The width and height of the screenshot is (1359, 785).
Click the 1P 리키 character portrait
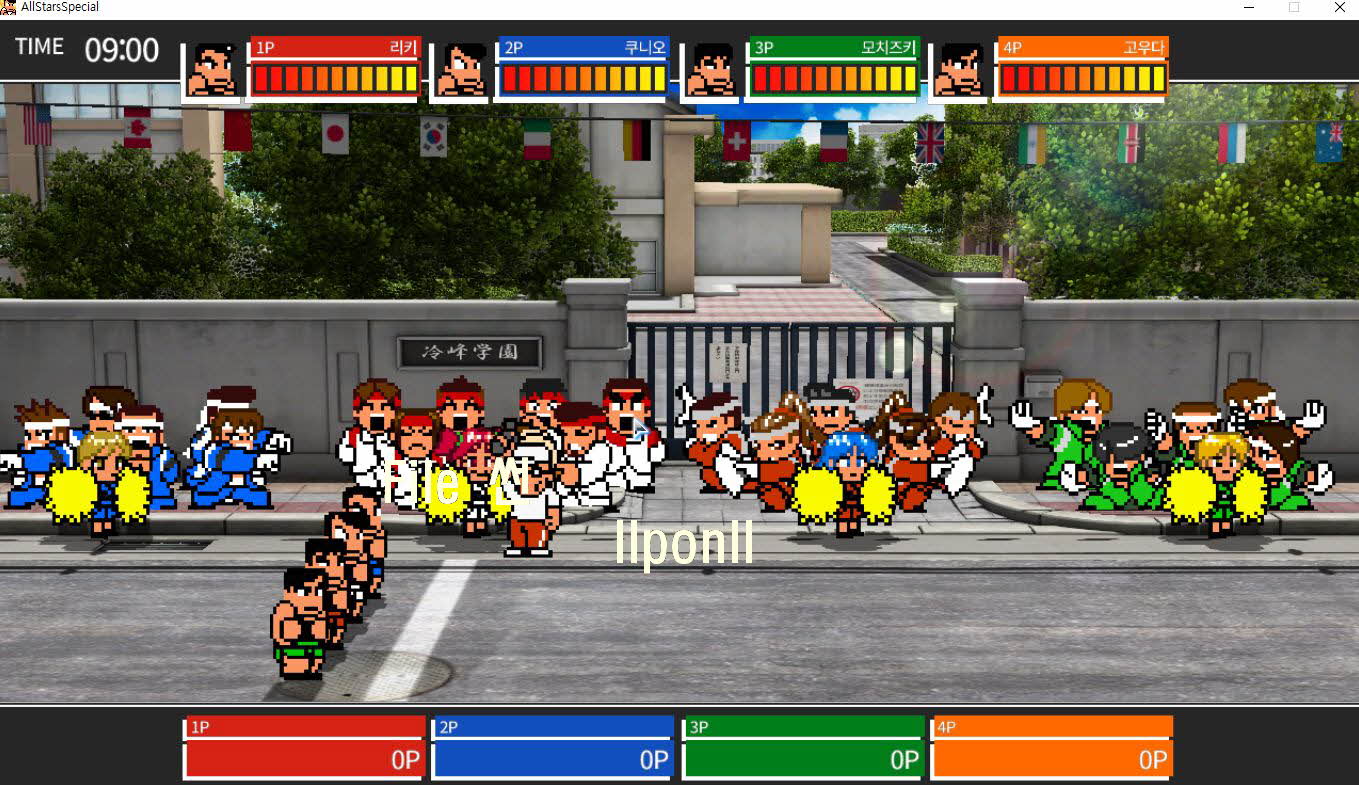[x=212, y=69]
